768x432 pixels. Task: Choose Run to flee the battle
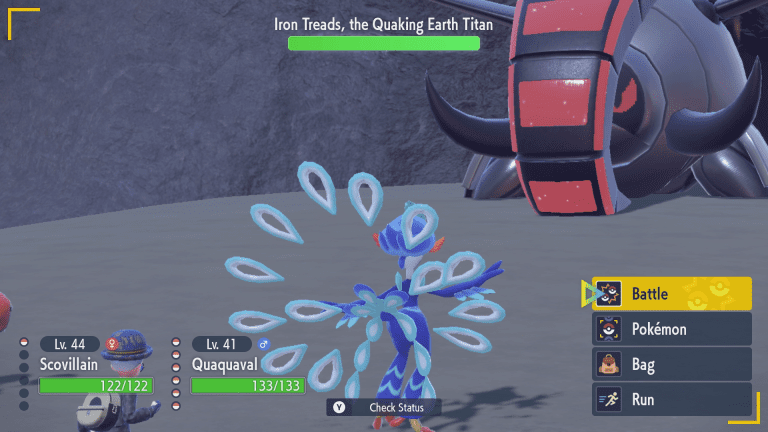671,399
